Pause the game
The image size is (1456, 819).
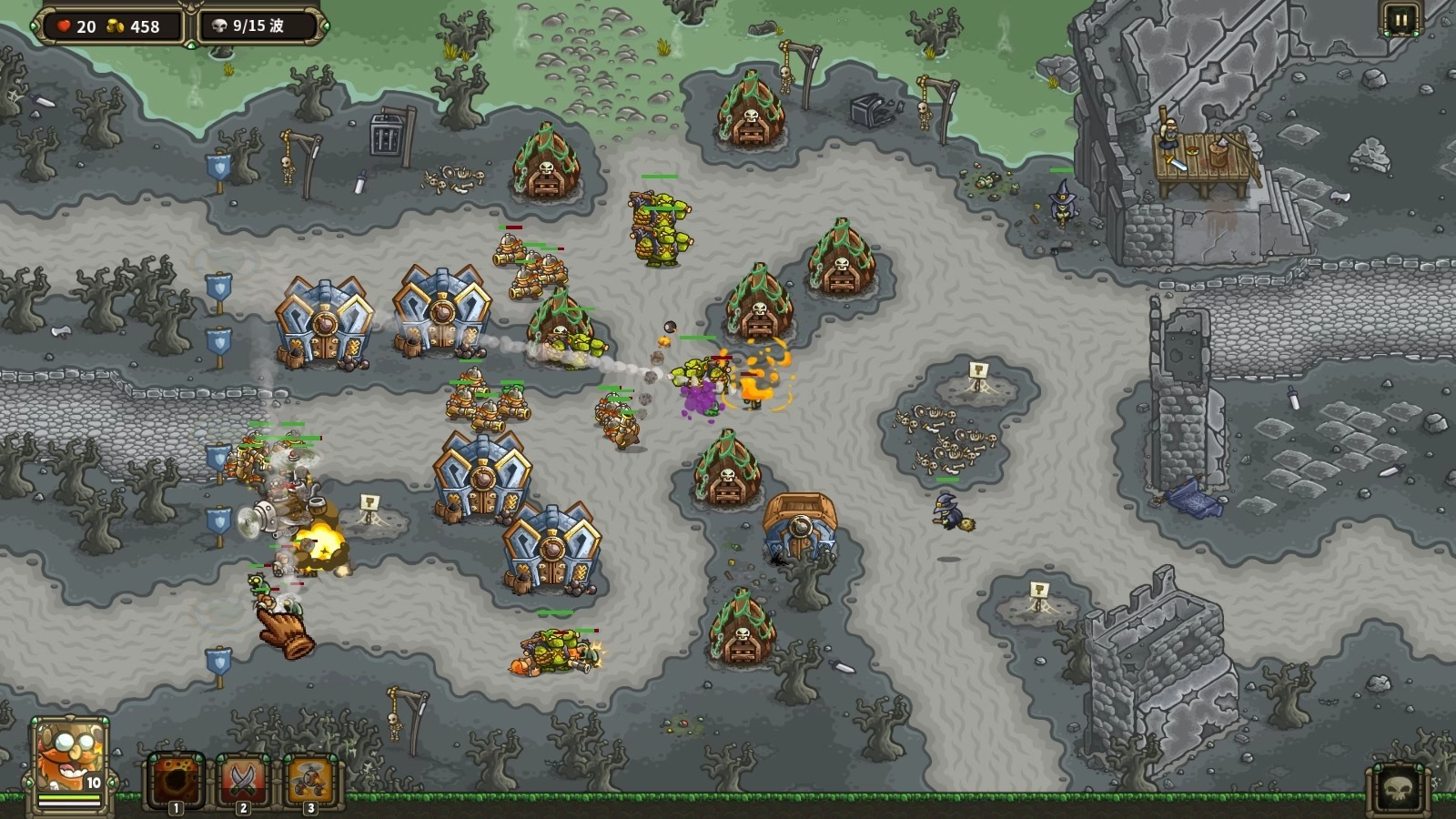click(1400, 20)
